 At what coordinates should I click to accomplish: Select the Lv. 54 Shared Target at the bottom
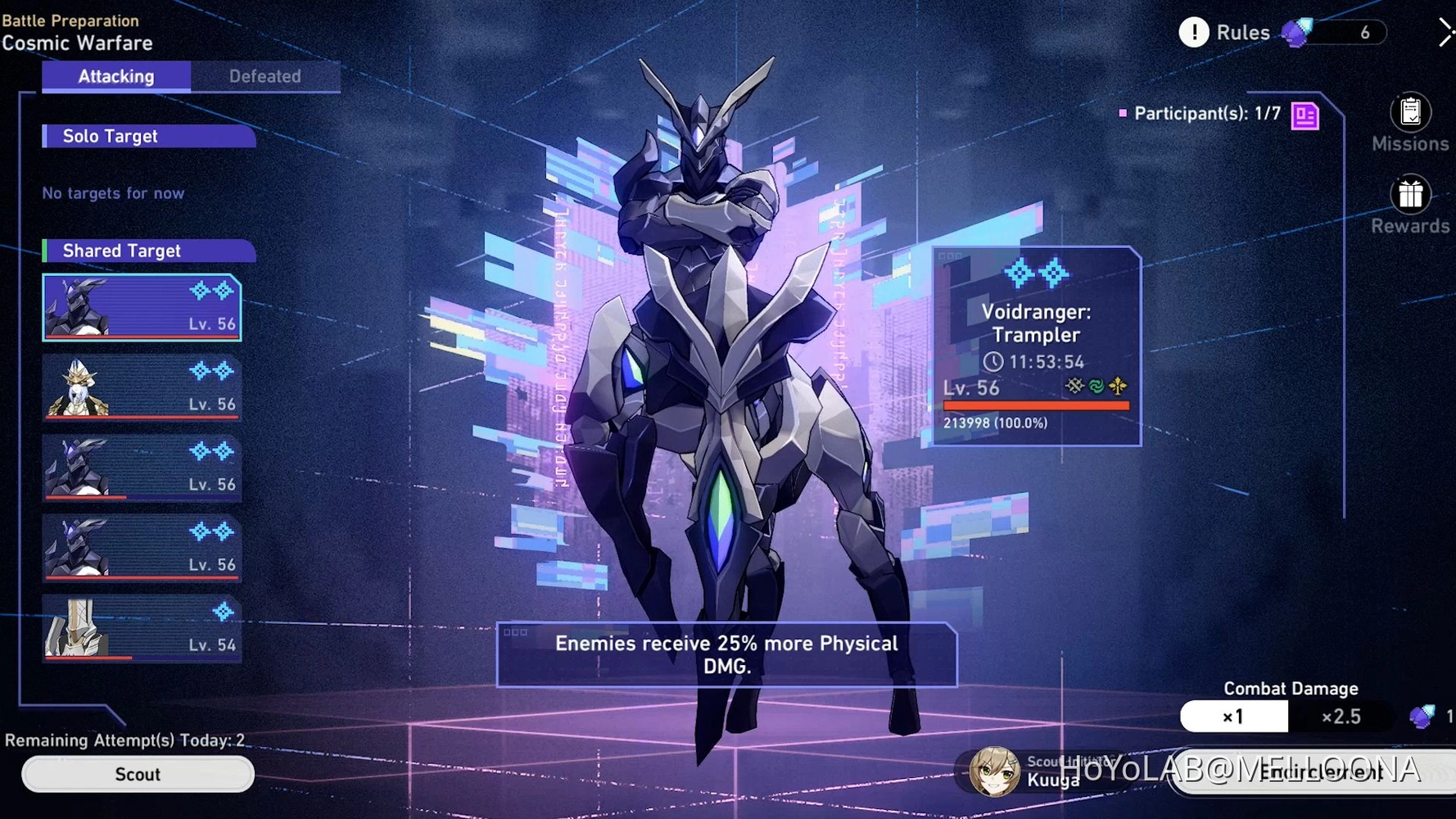(x=141, y=629)
